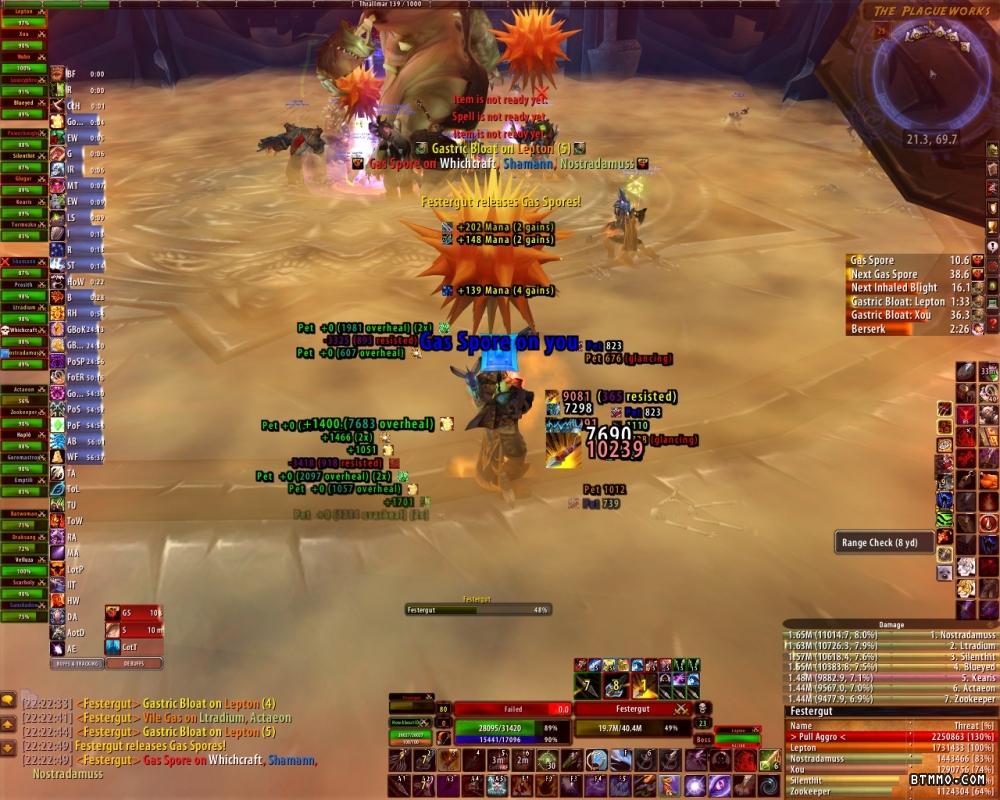Click the chat scroll-up arrow button

tap(8, 723)
